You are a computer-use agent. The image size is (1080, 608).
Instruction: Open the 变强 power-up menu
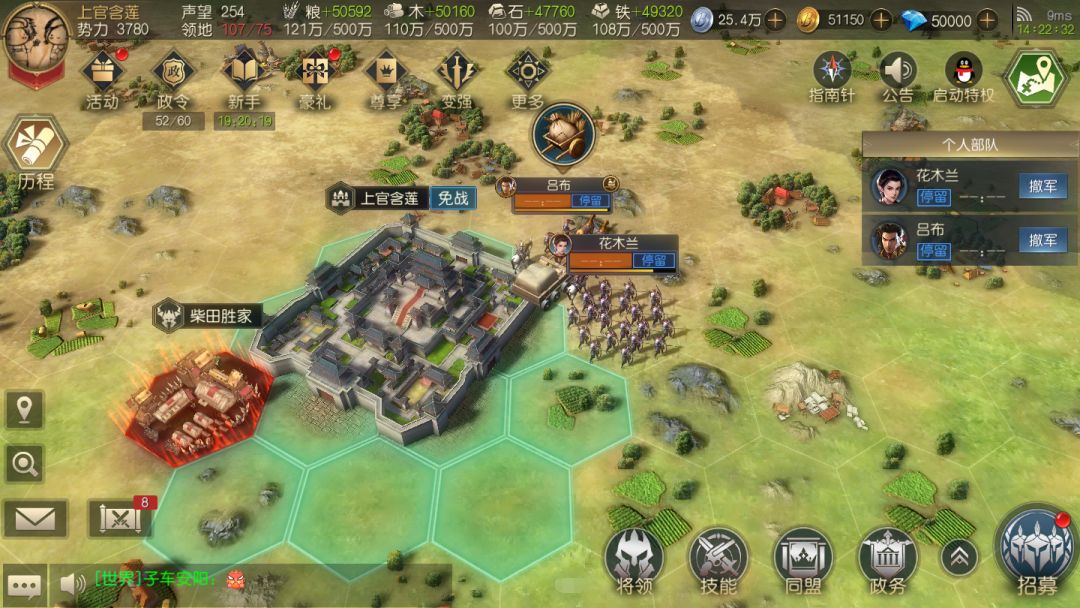click(x=456, y=72)
